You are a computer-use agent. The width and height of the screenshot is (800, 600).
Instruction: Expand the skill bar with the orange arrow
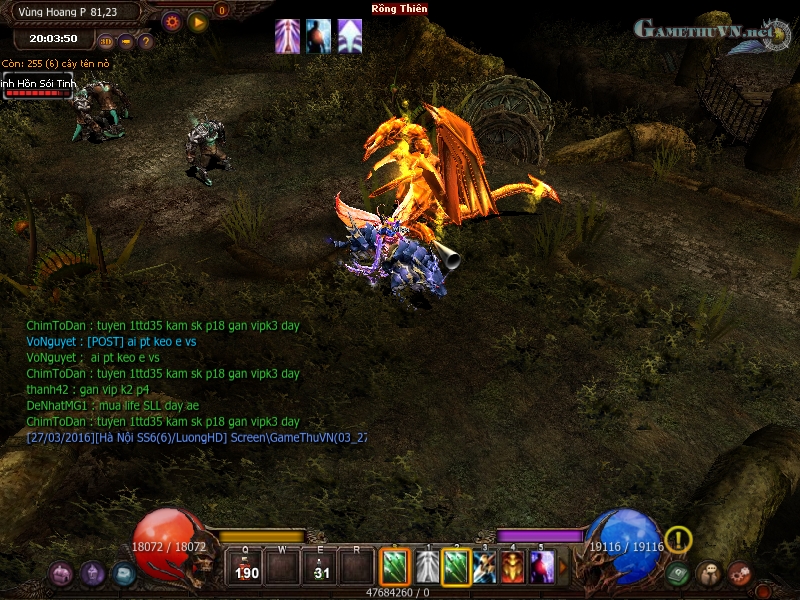point(562,568)
